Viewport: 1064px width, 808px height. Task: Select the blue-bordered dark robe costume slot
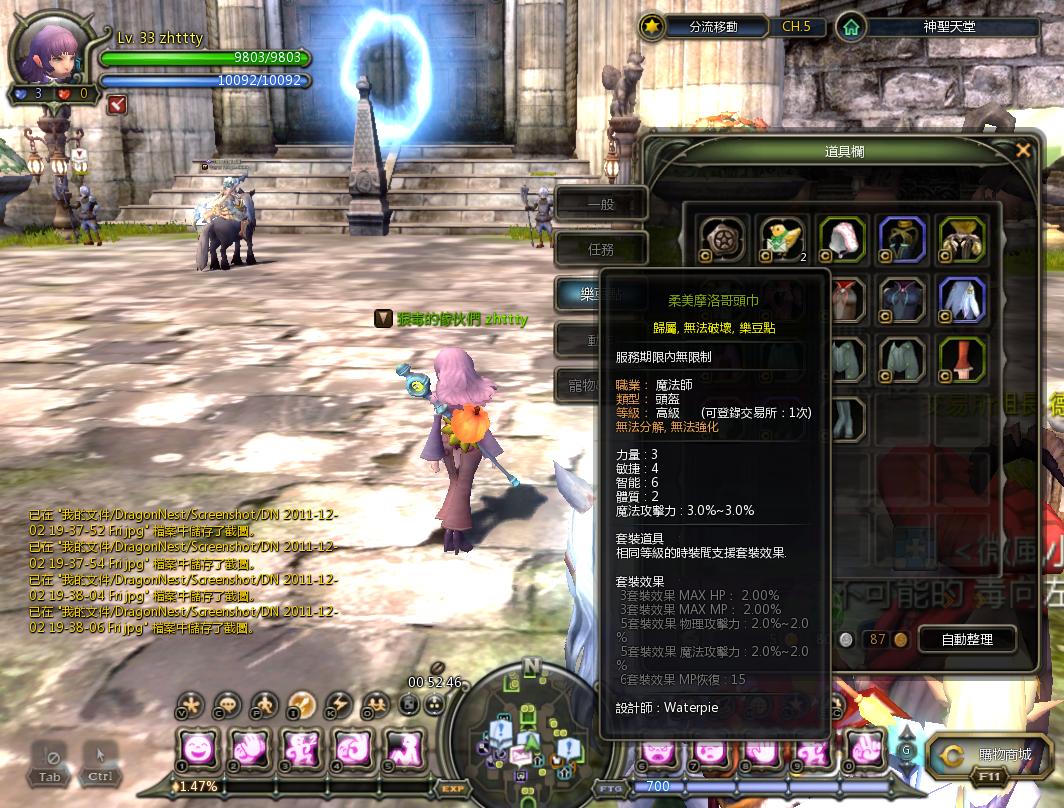tap(901, 238)
